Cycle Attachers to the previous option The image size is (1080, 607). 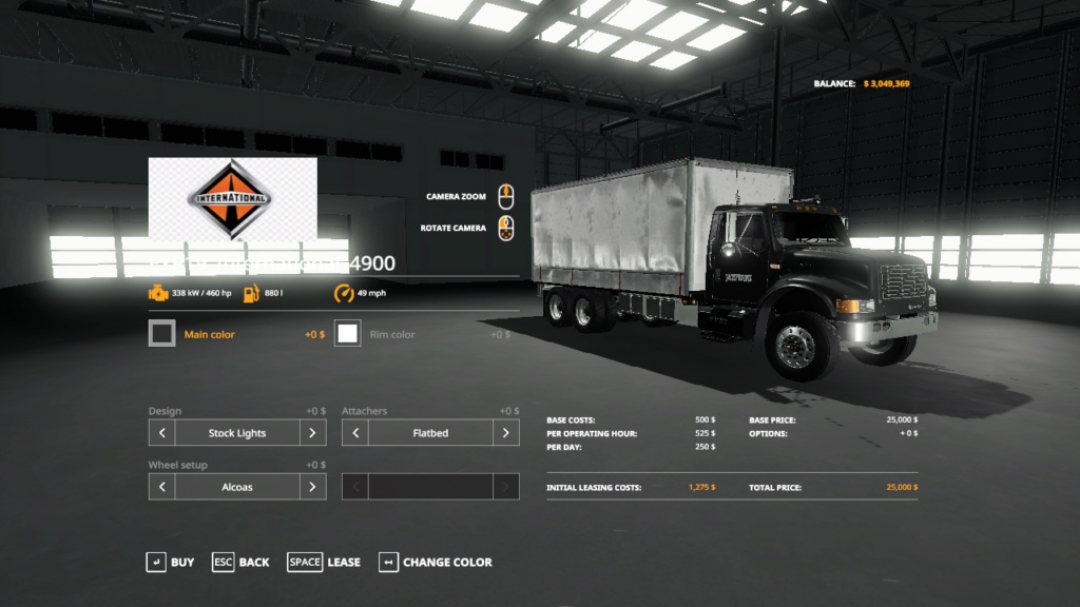point(355,433)
